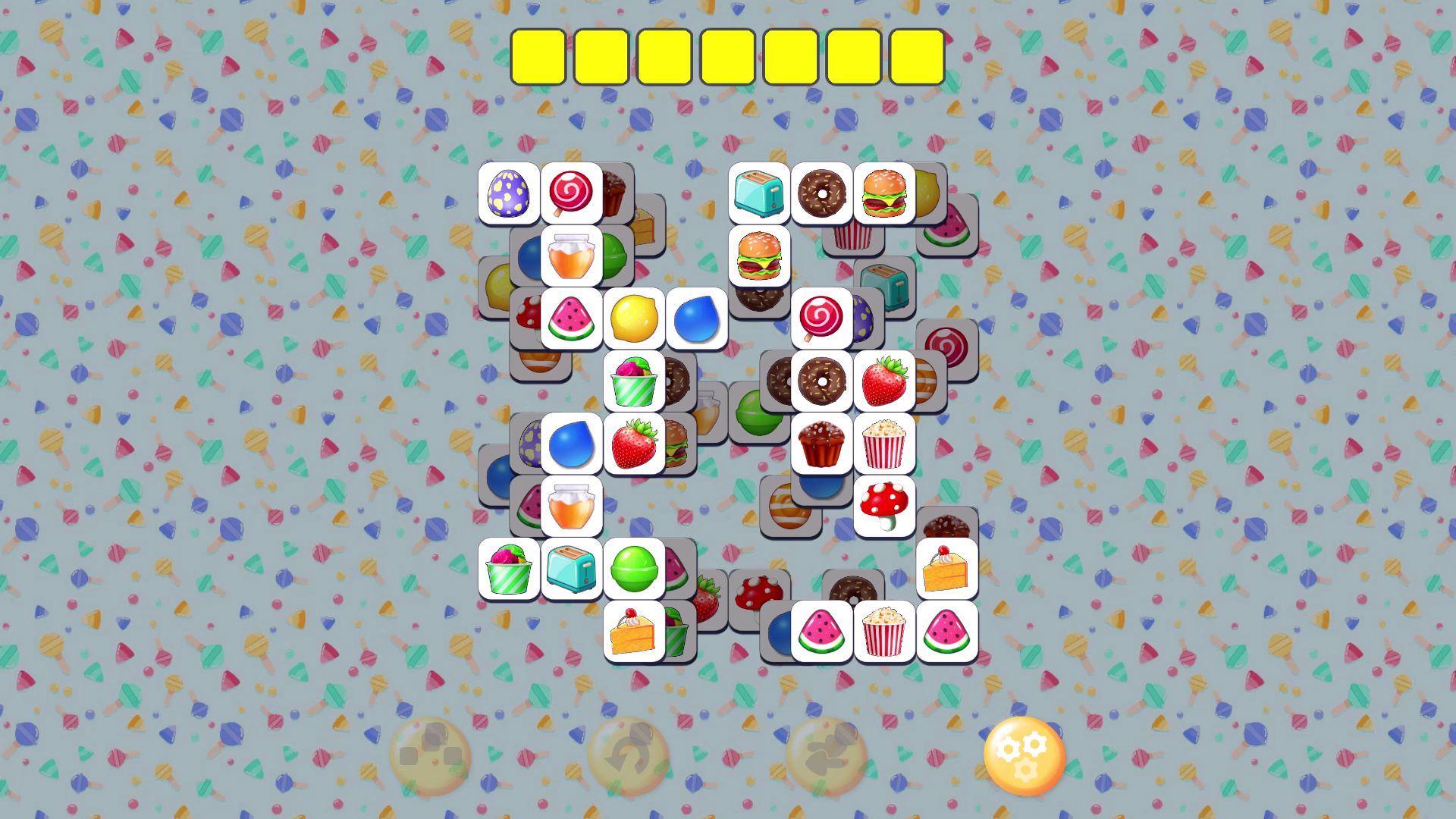The image size is (1456, 819).
Task: Click the pink swirl lollipop tile
Action: point(571,194)
